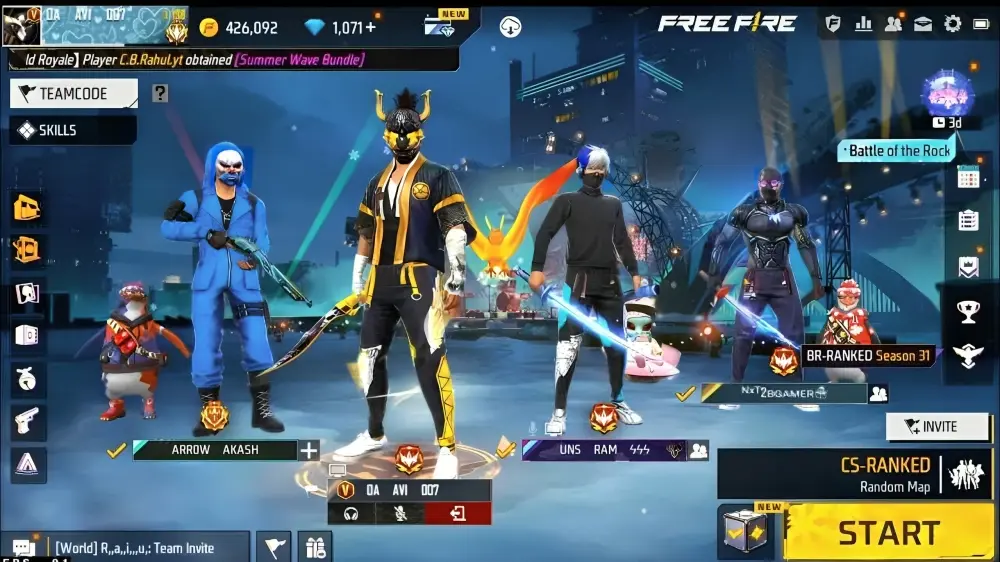The width and height of the screenshot is (1000, 562).
Task: Open the friends list icon
Action: pyautogui.click(x=893, y=24)
